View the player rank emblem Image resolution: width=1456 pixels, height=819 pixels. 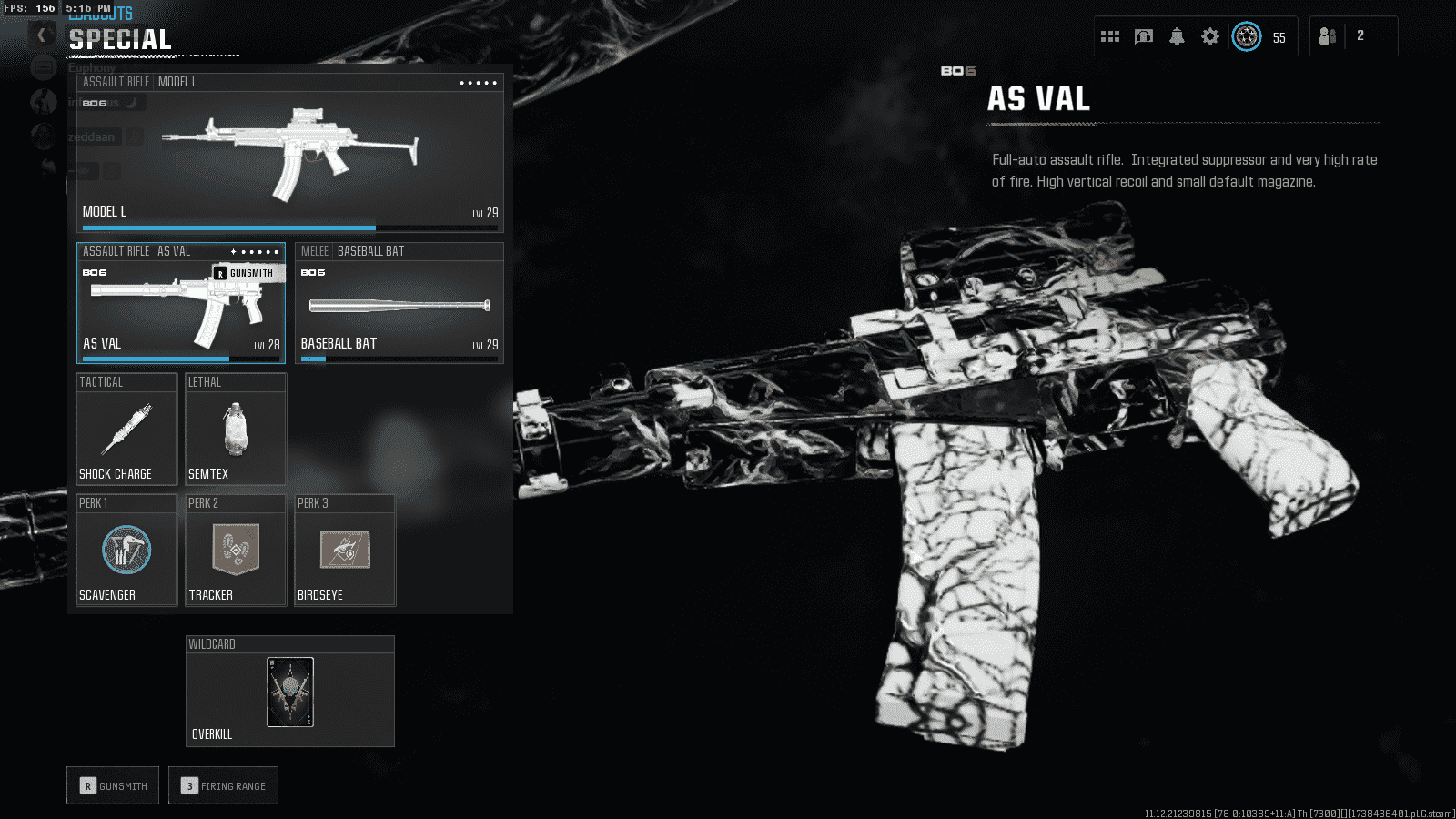point(1247,36)
